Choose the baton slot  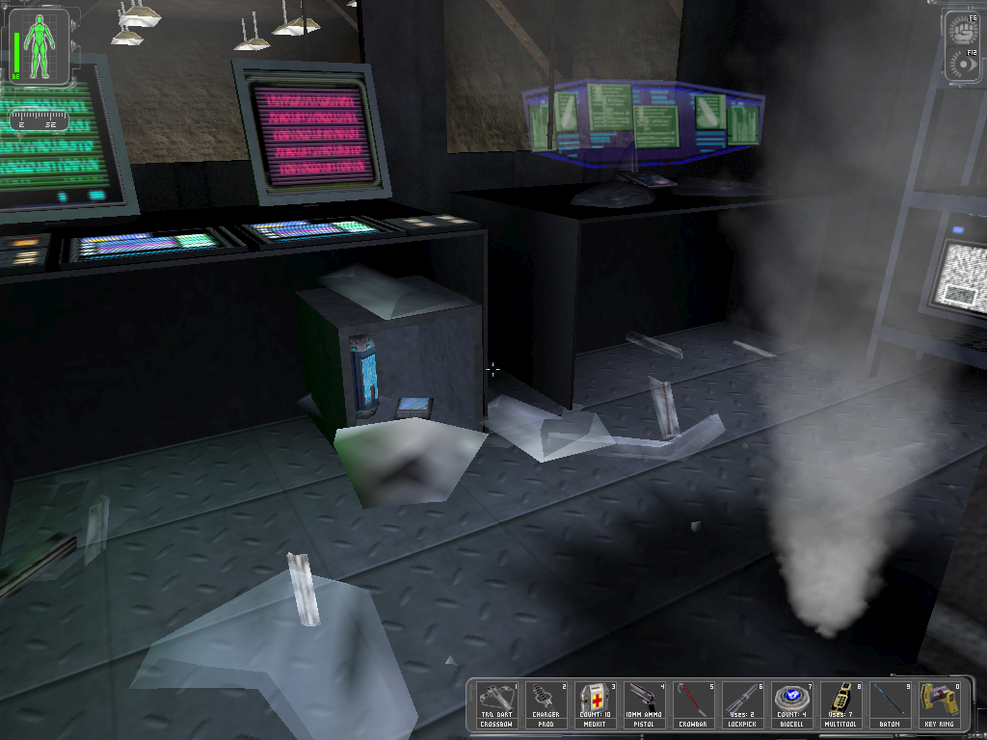pos(889,703)
